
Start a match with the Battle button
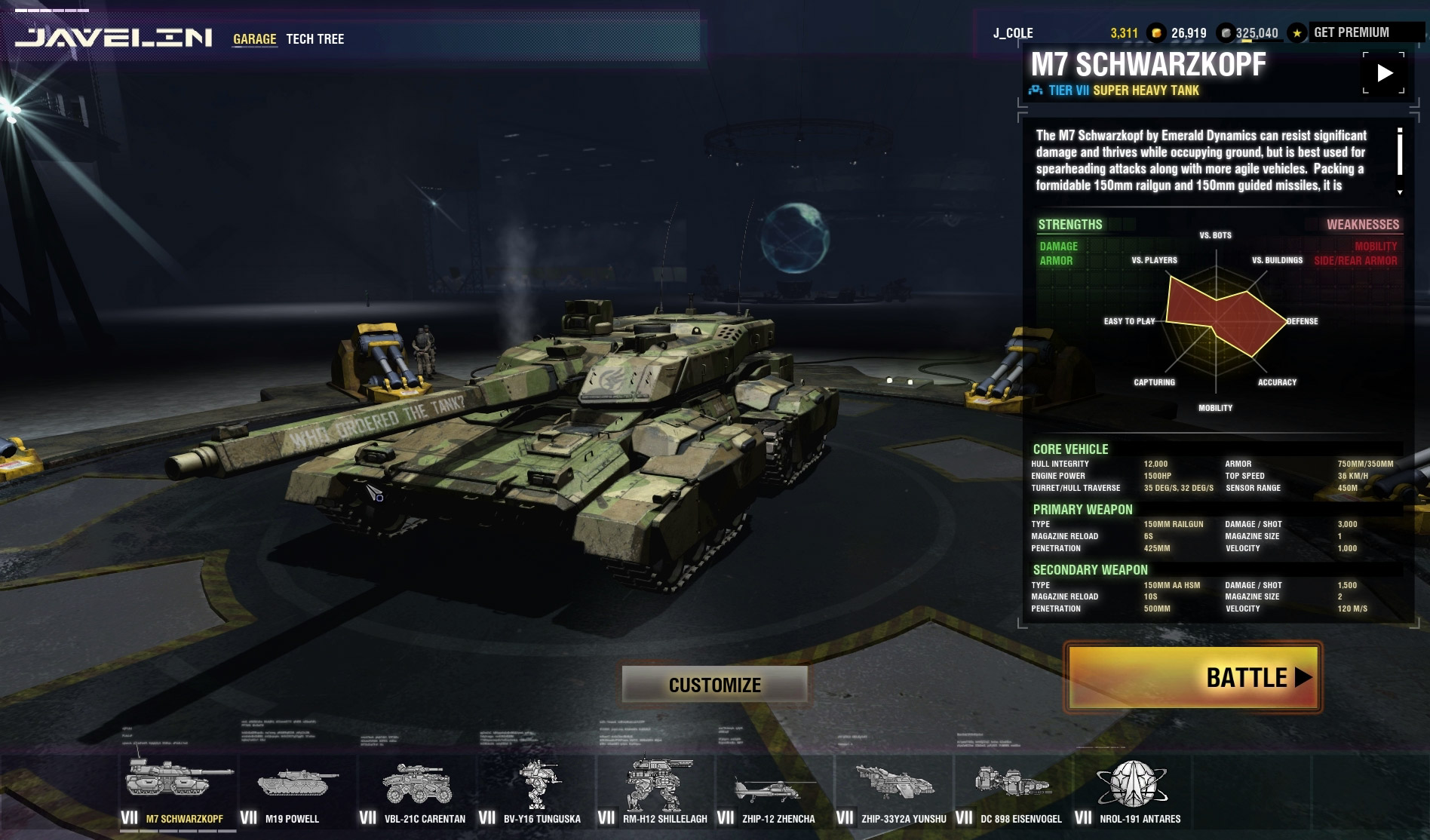click(x=1192, y=677)
